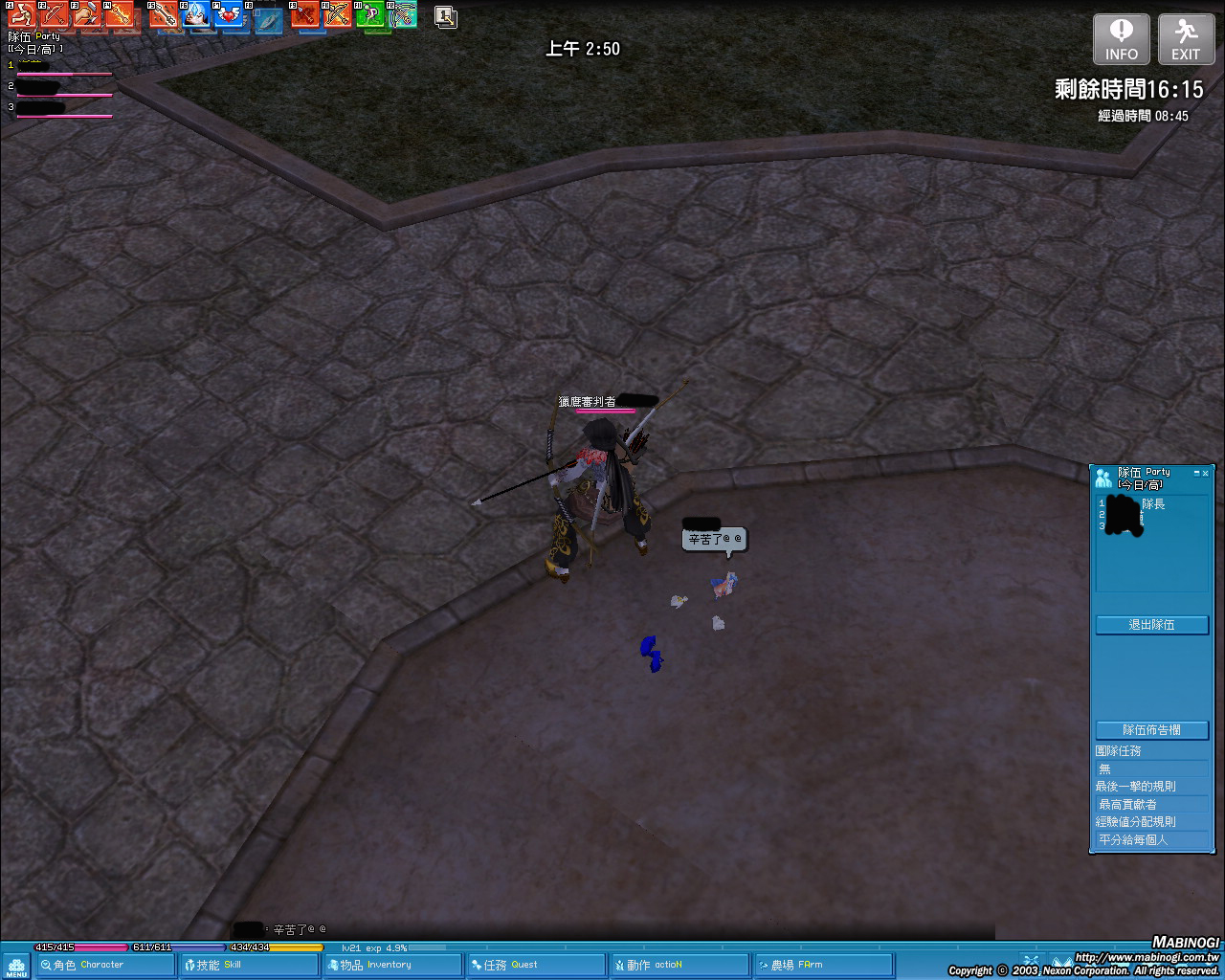
Task: Open the main MENU button
Action: (x=16, y=967)
